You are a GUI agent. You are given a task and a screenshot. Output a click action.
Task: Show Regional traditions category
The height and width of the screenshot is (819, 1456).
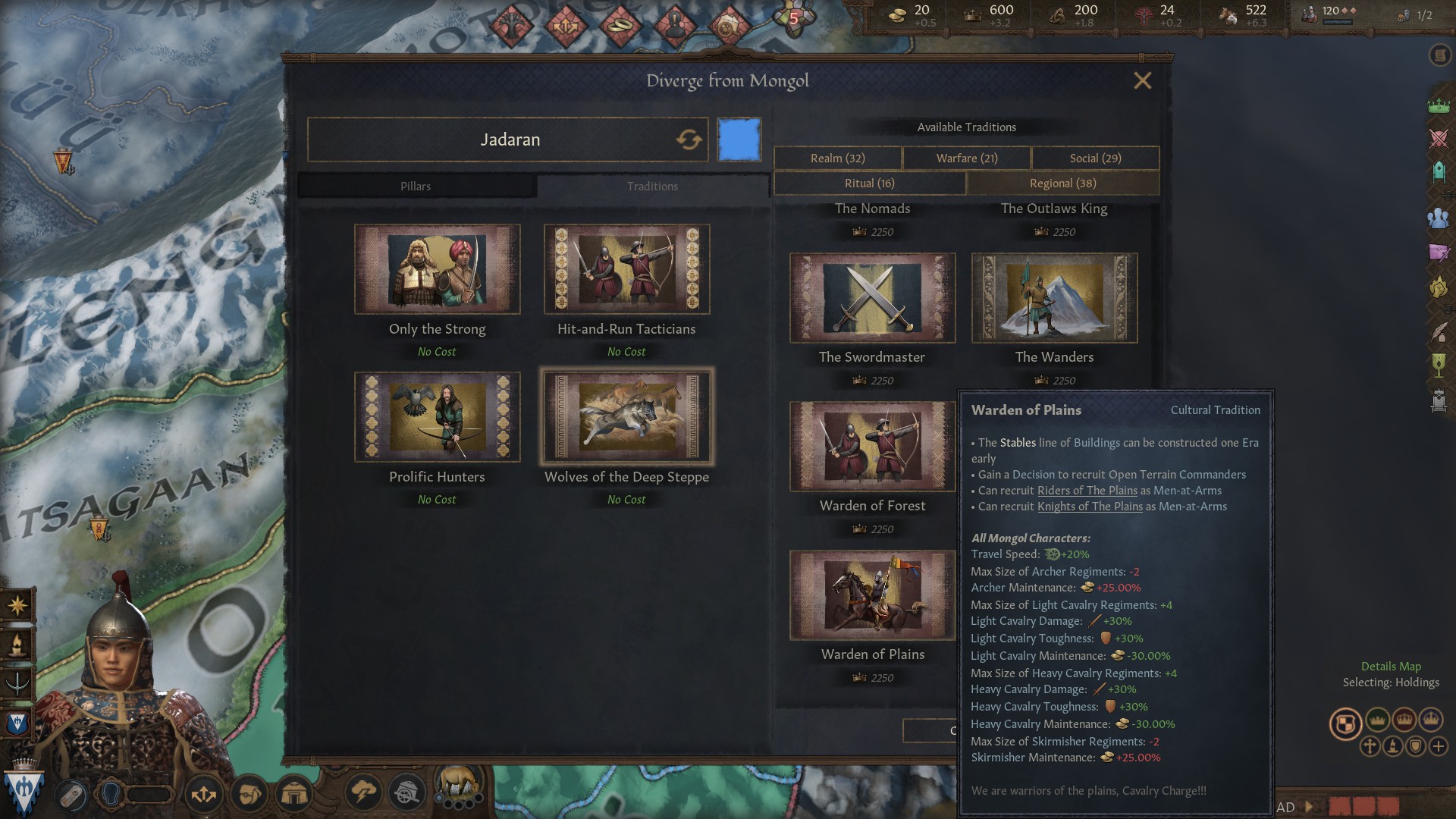[x=1062, y=183]
